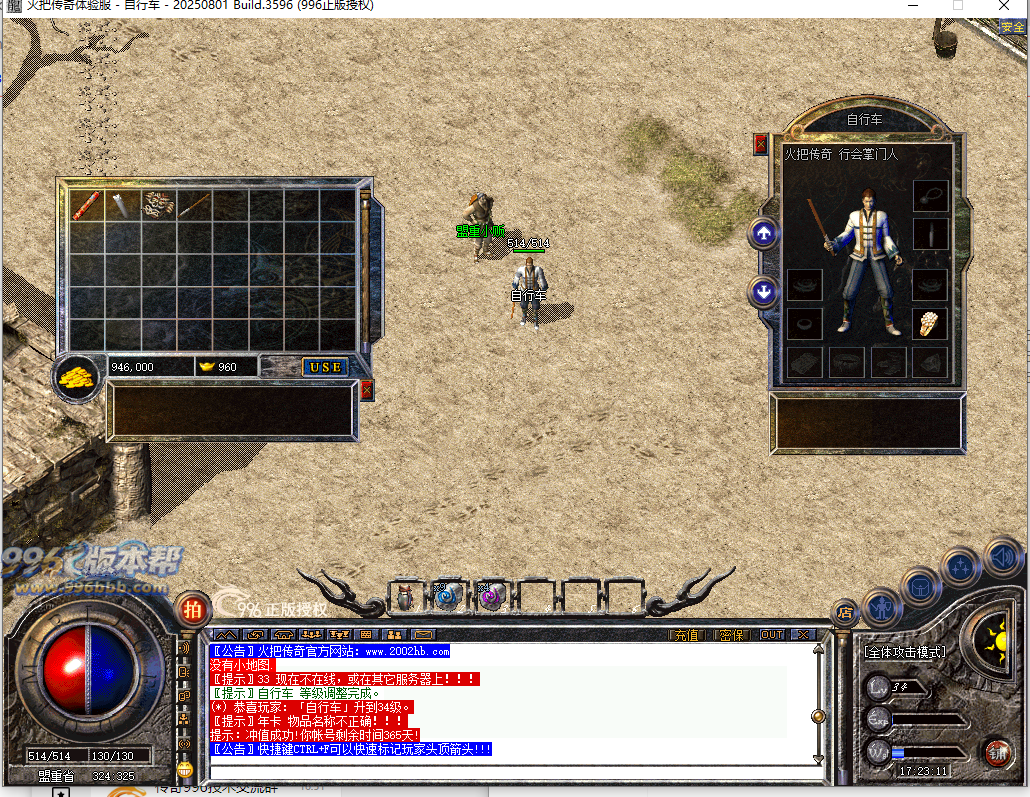Use the blue swirl item in the hotbar

tap(446, 597)
